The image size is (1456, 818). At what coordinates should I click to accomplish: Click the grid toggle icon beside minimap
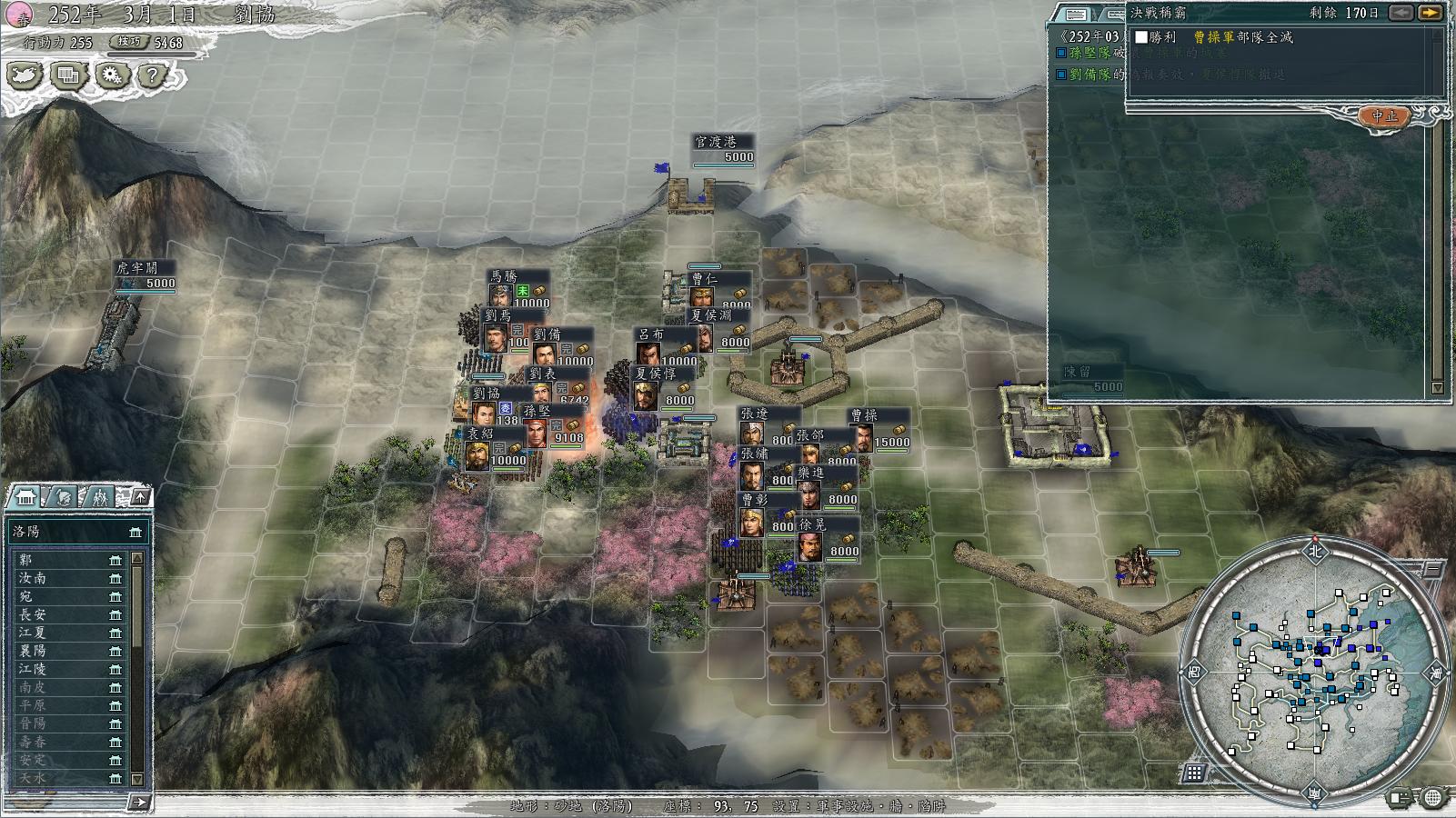point(1194,773)
